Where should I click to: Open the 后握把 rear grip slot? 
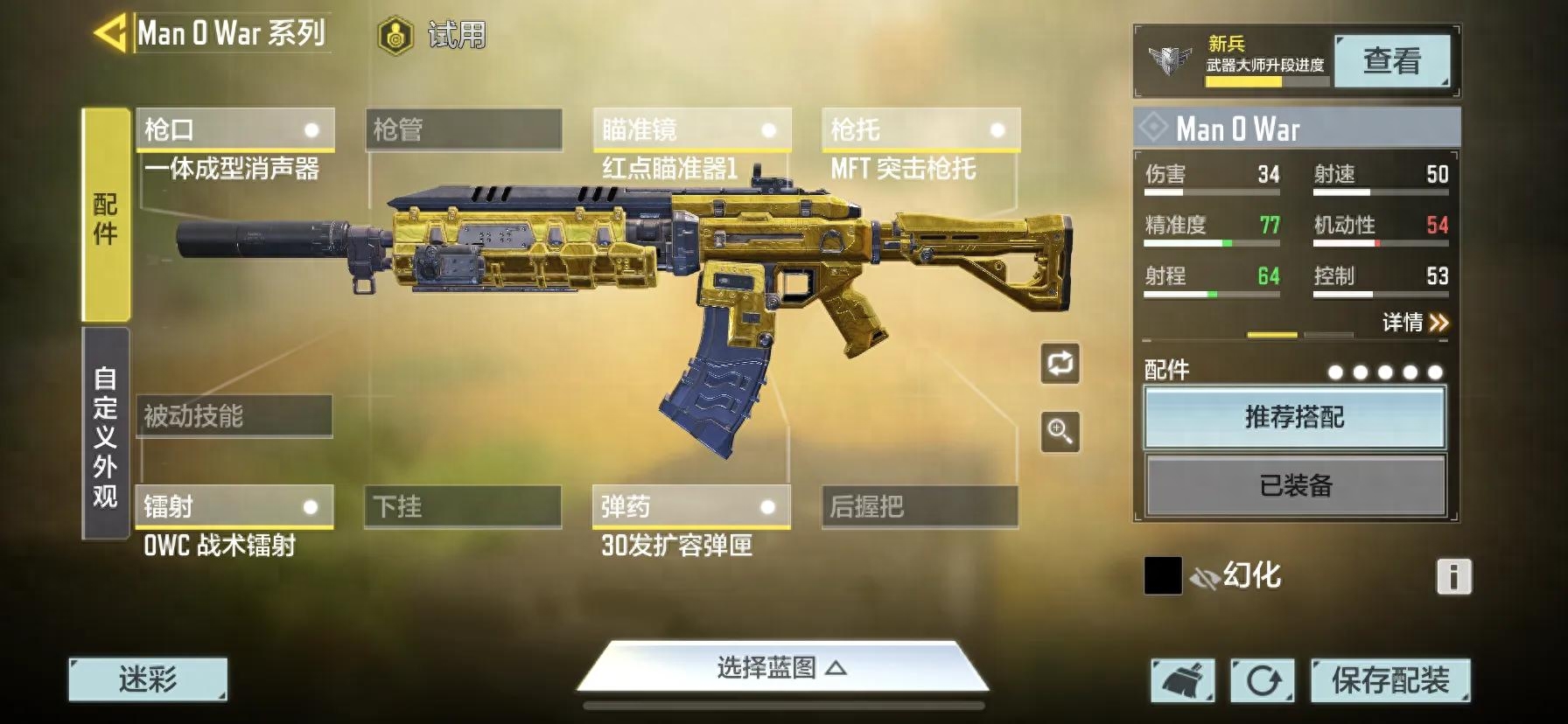(920, 507)
